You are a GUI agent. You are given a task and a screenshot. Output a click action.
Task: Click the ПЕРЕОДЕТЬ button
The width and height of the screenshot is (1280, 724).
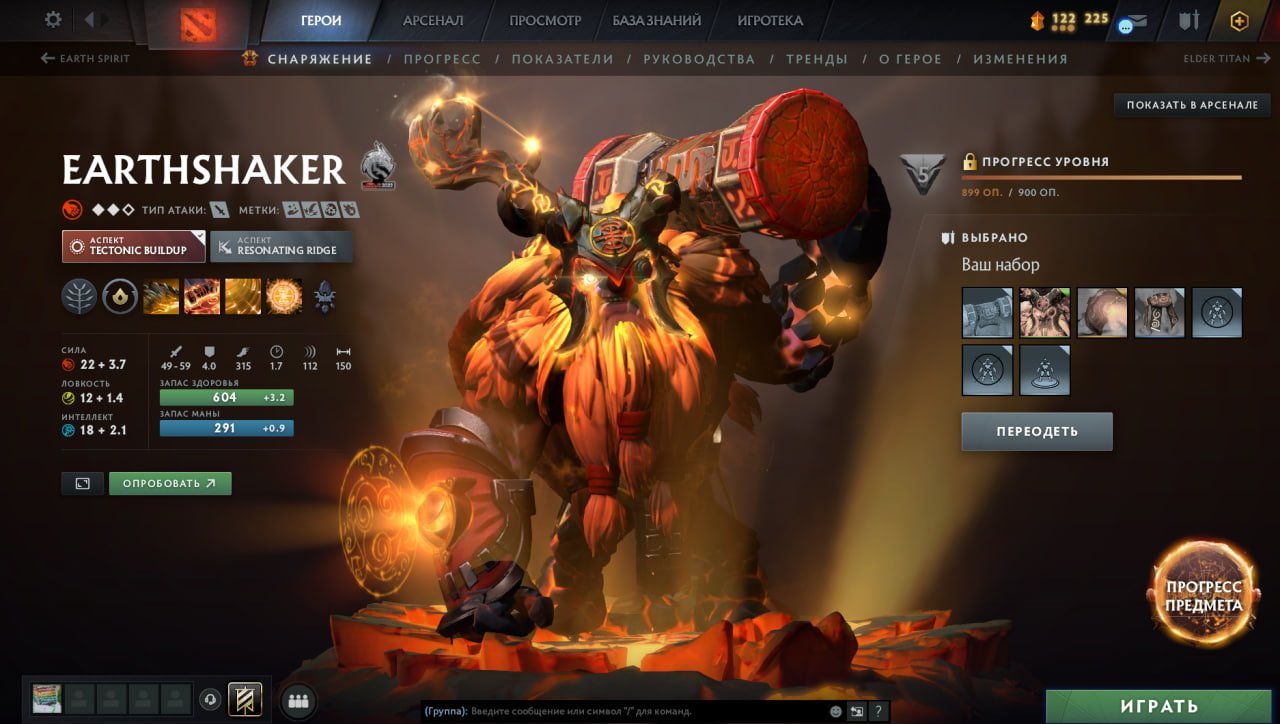(x=1036, y=431)
